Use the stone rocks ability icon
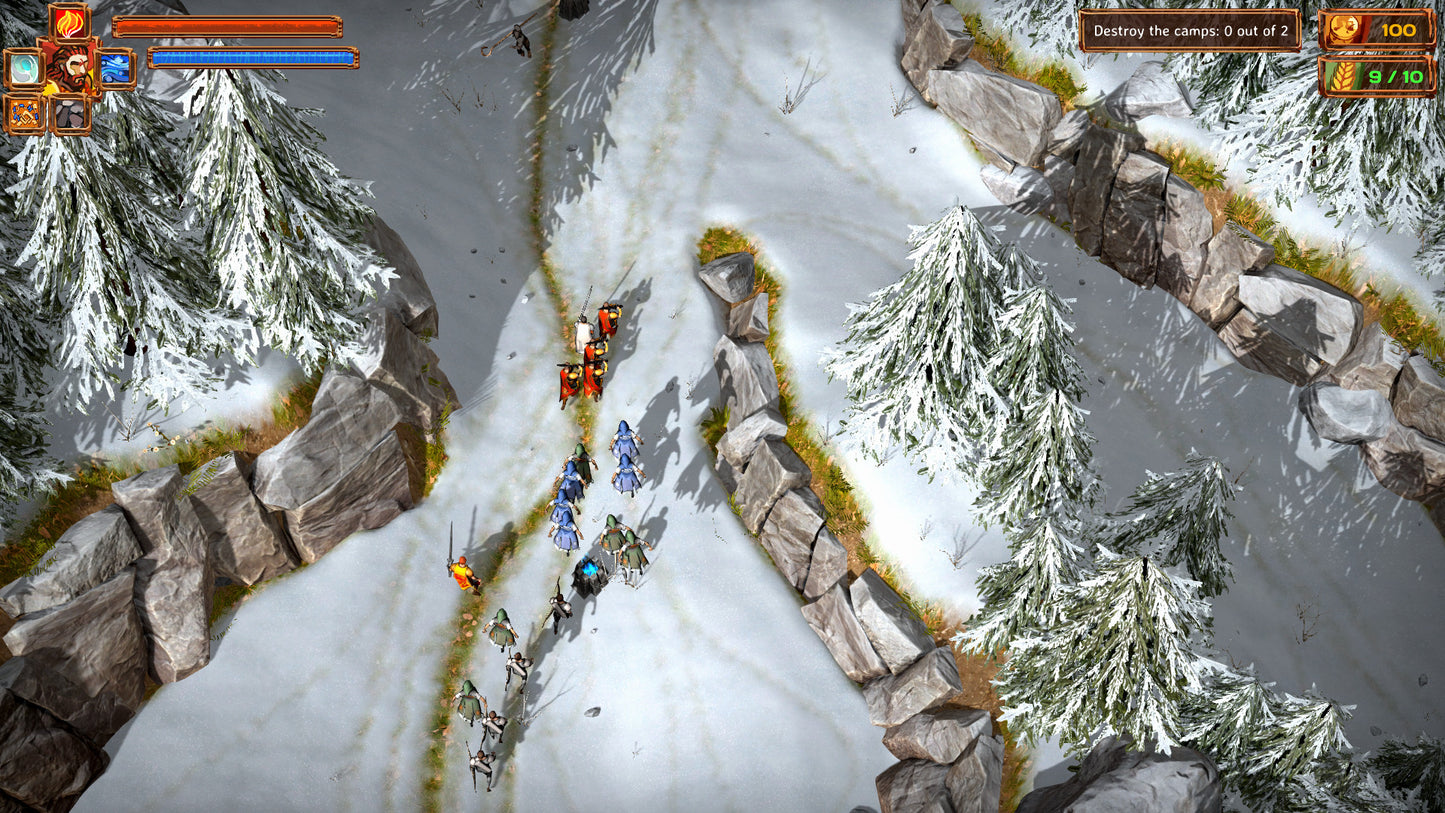Viewport: 1445px width, 813px height. (70, 112)
